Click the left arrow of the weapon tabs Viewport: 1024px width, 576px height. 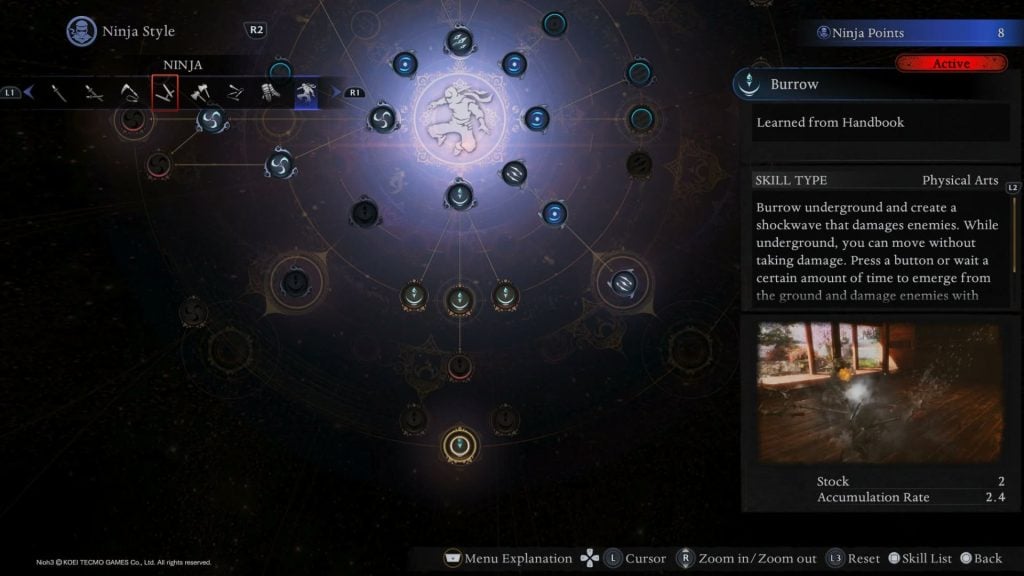[x=29, y=93]
